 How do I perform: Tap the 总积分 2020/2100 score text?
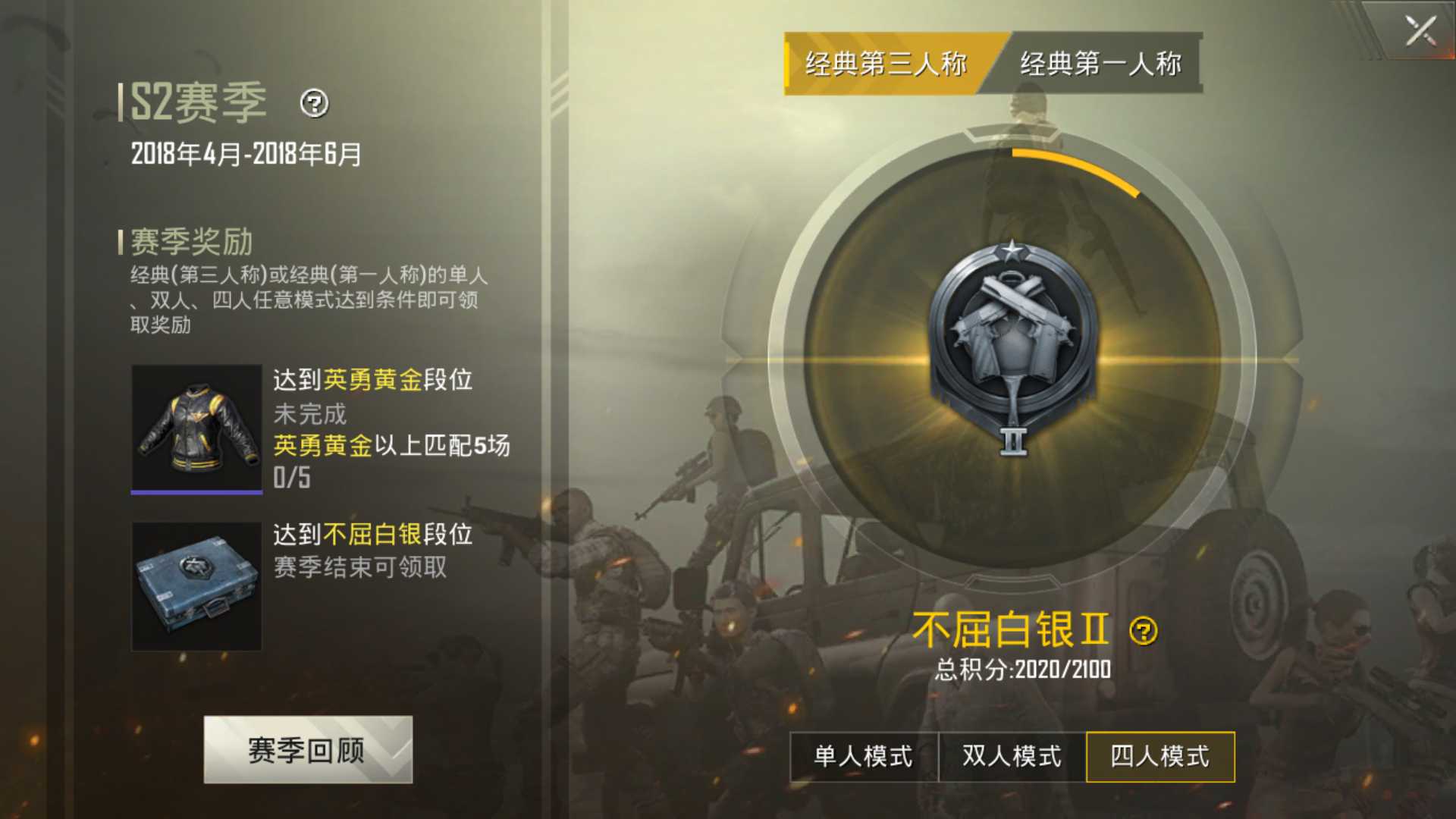[1021, 669]
